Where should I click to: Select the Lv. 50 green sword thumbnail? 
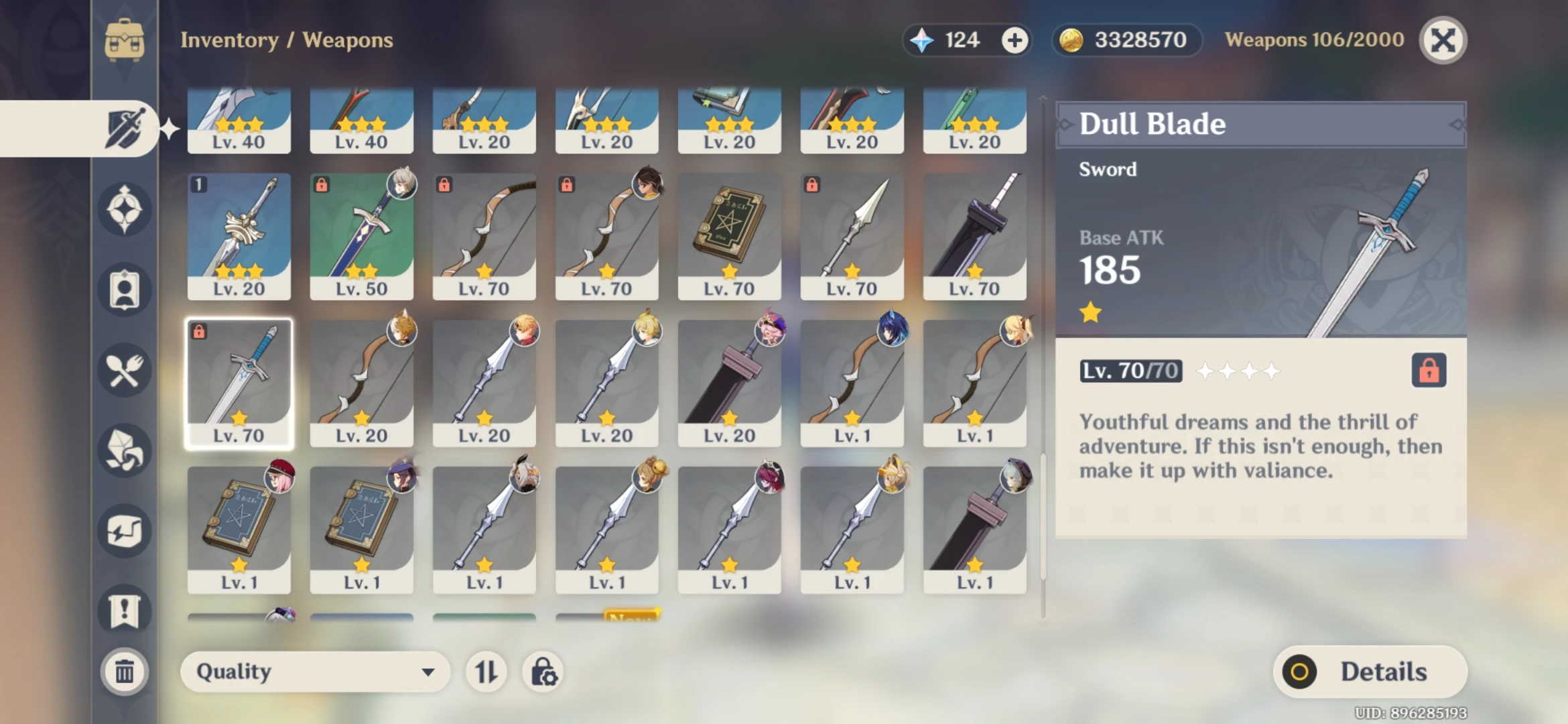coord(362,235)
